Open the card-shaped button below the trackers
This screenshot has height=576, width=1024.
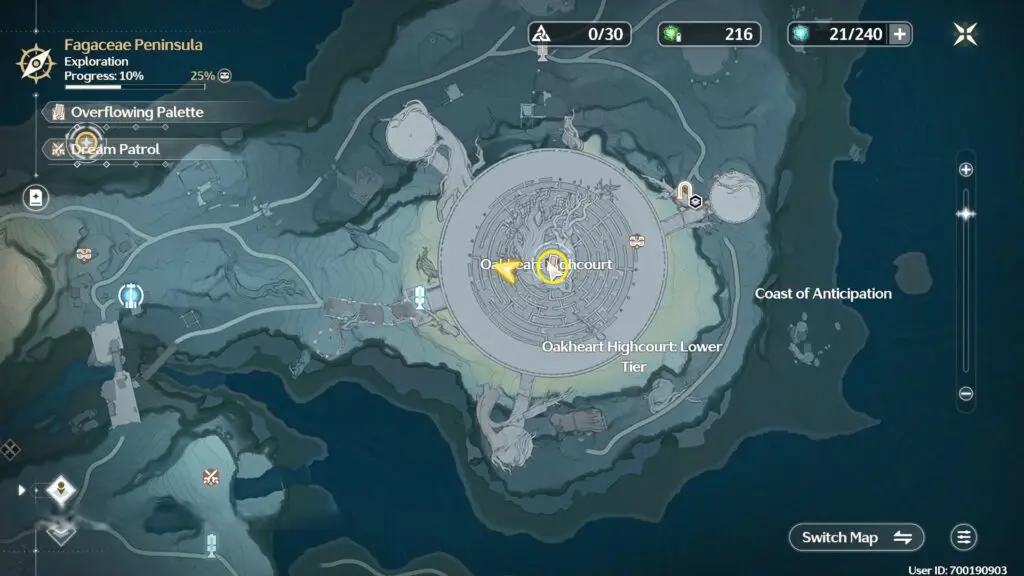36,197
